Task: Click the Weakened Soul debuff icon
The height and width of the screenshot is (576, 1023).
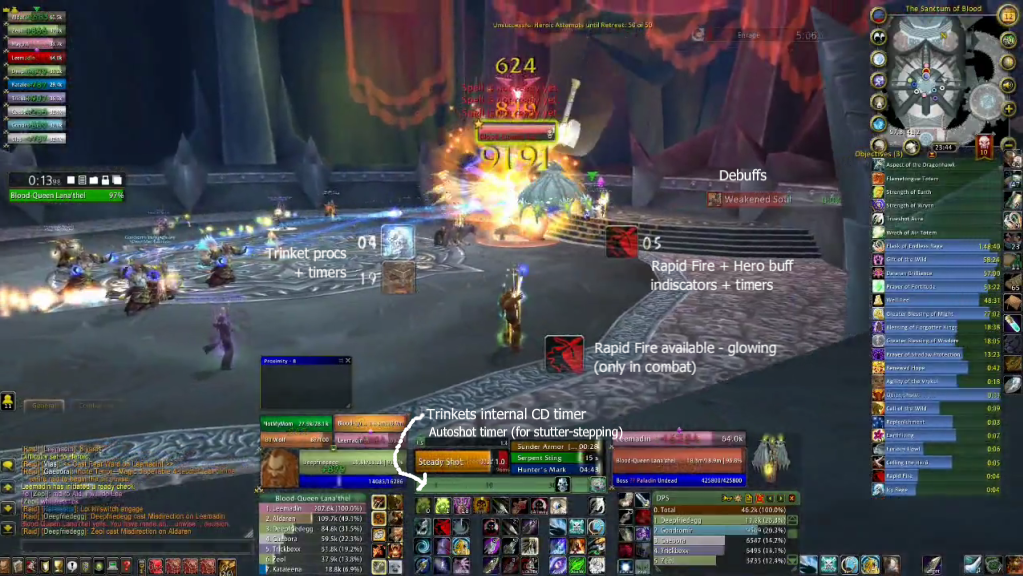Action: (714, 199)
